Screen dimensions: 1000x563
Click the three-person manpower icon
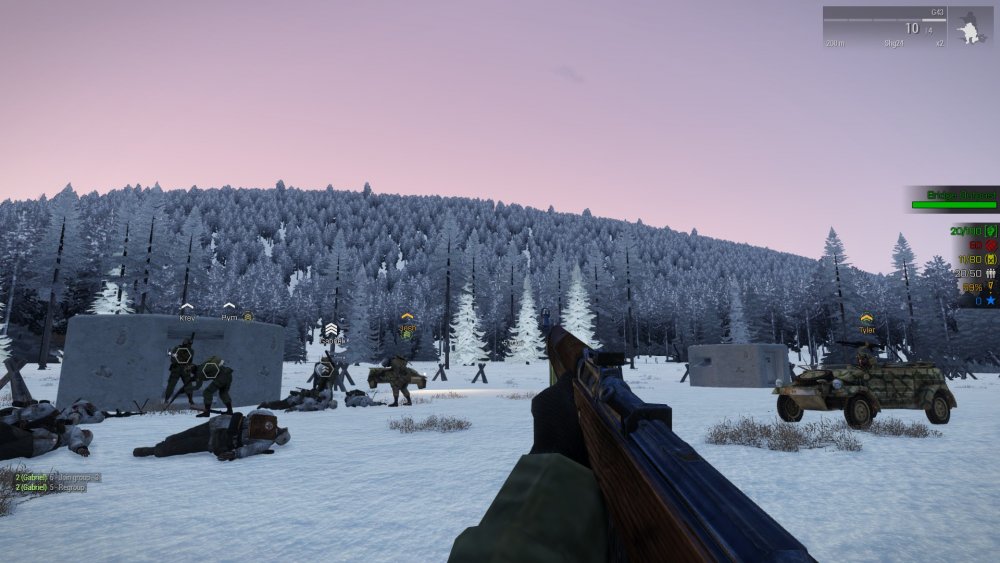991,272
